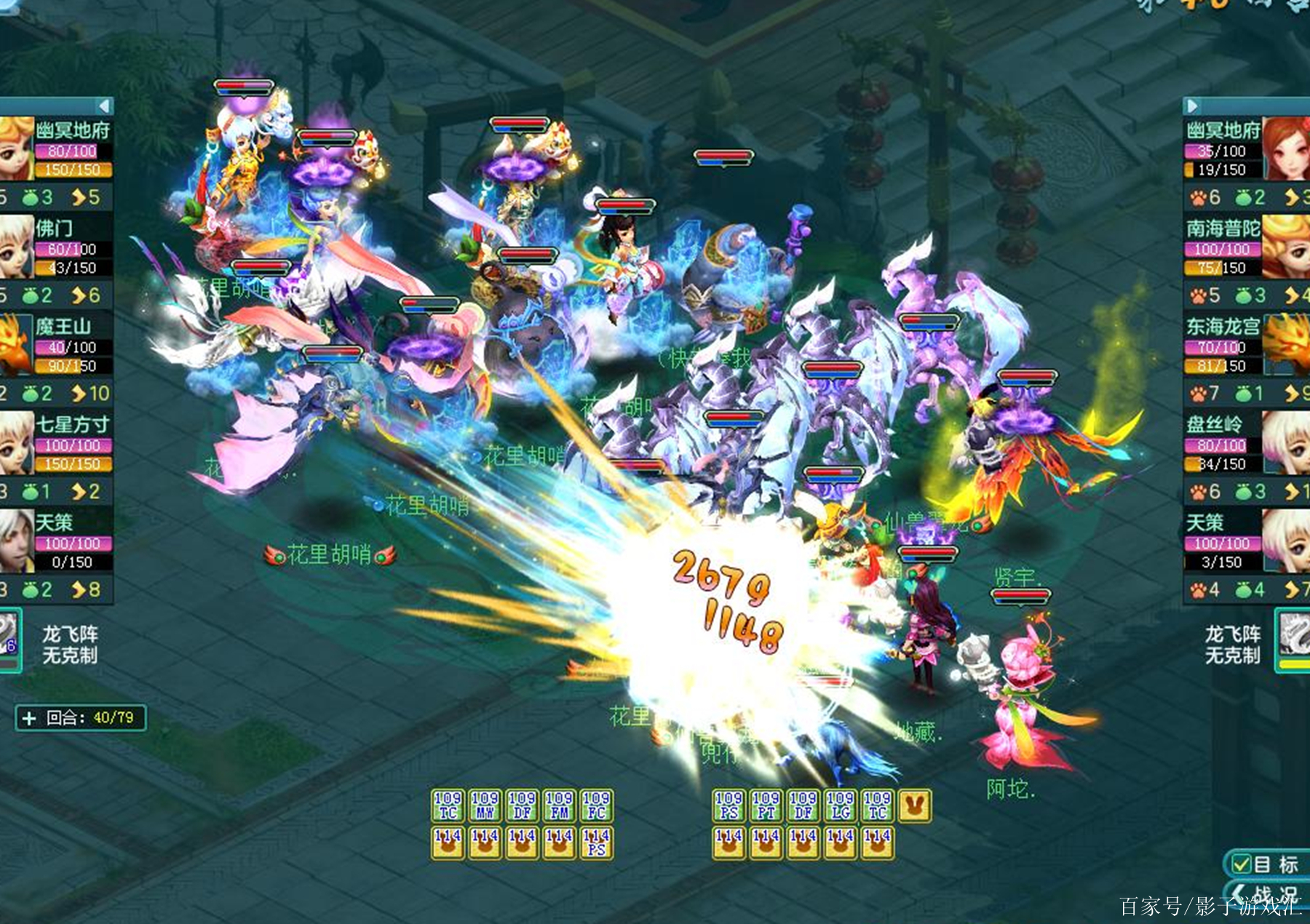Select the 盘丝岭 opponent portrait

(x=1286, y=444)
